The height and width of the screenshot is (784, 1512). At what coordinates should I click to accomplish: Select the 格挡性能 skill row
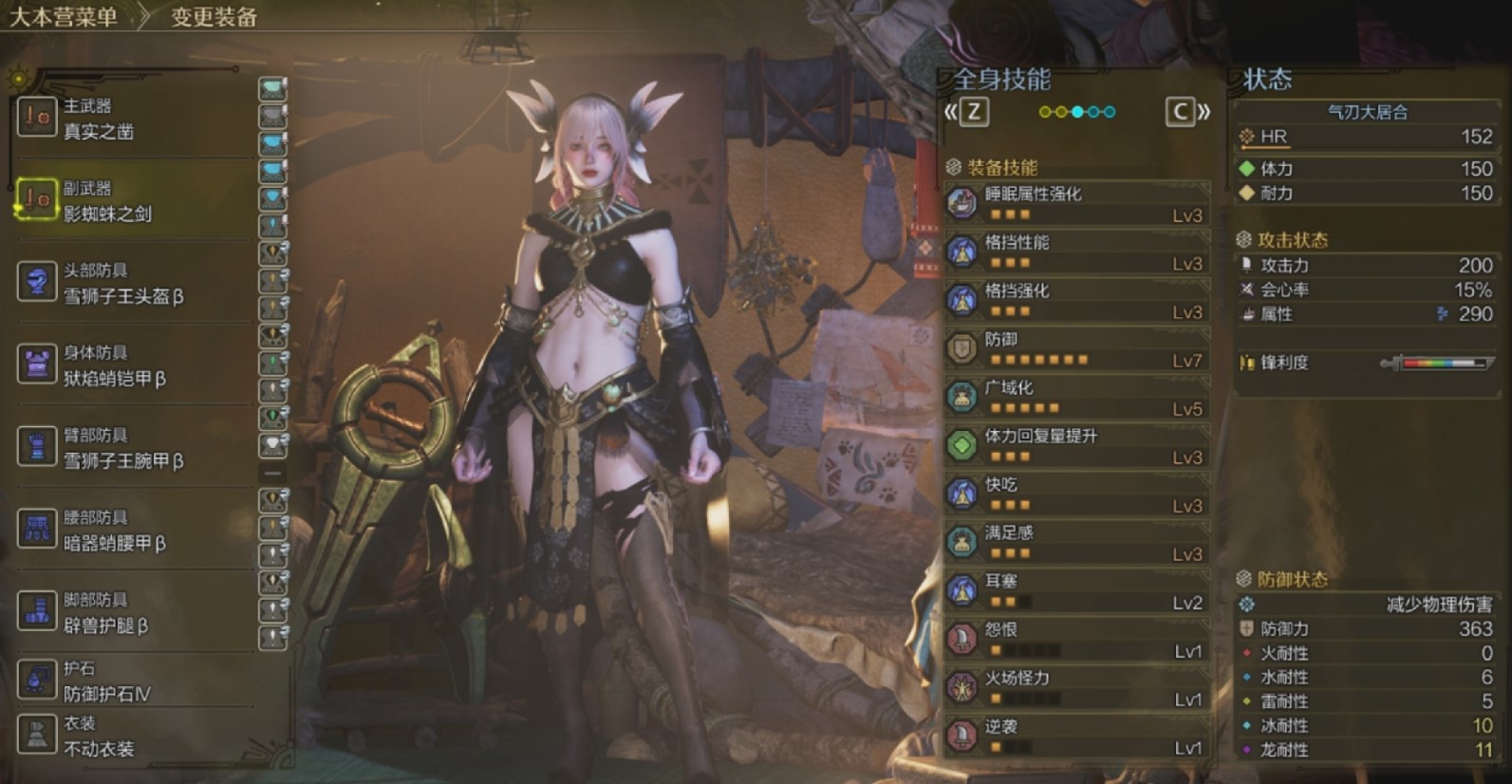pyautogui.click(x=1077, y=252)
